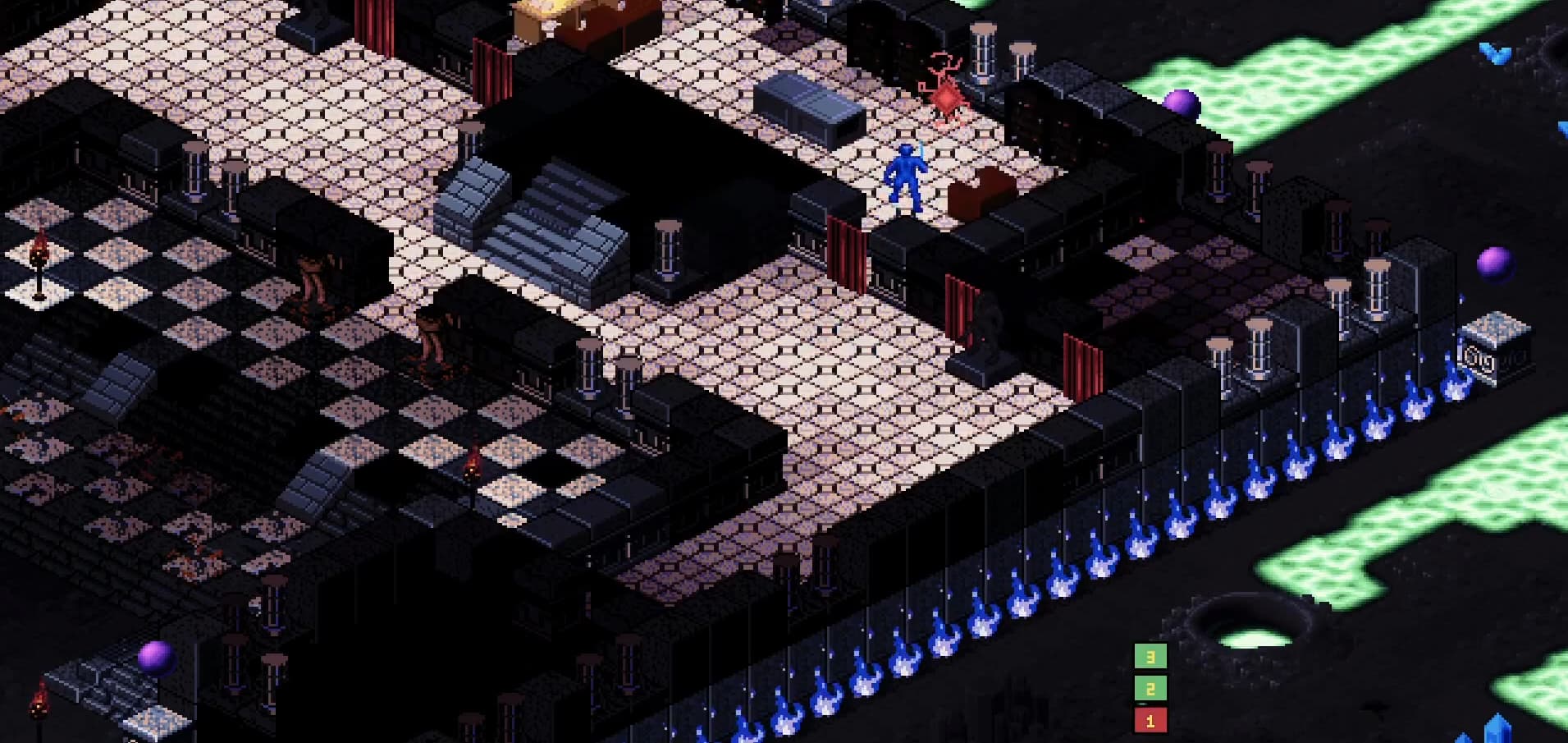Choose the red number 1 box
The height and width of the screenshot is (743, 1568).
click(1150, 720)
